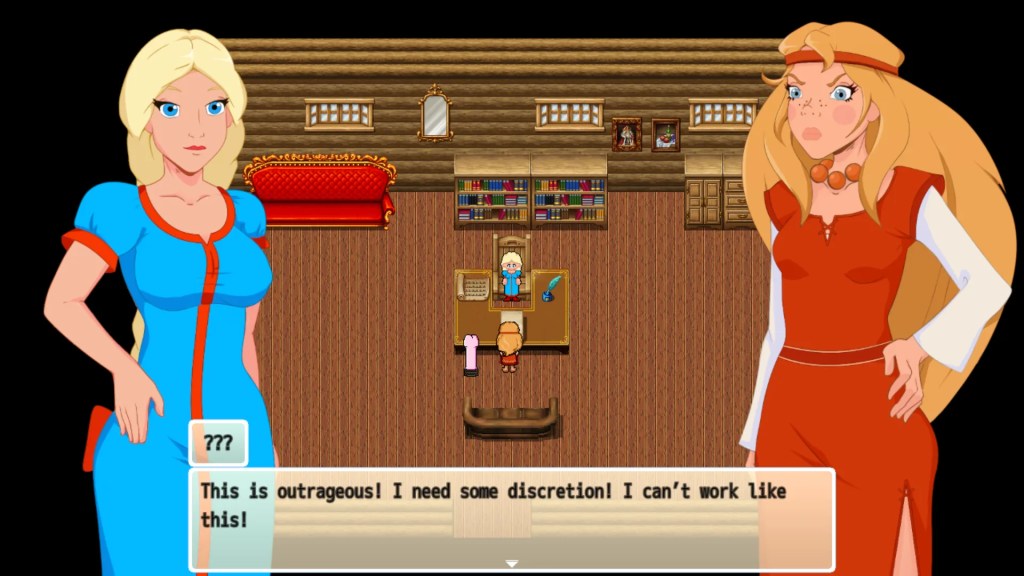Click the dialogue continue arrow

click(x=512, y=564)
